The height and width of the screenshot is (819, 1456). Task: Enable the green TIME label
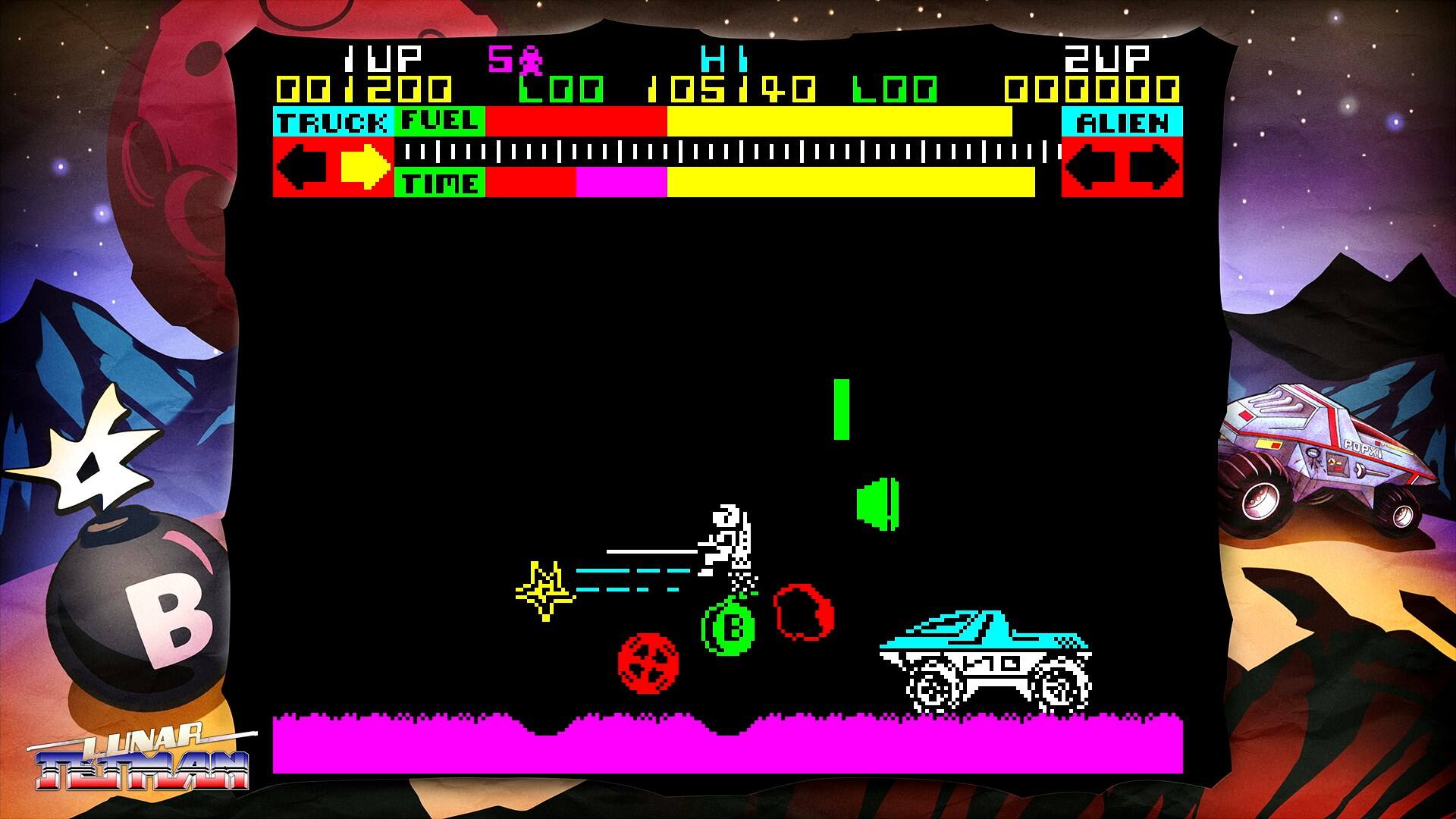click(x=438, y=183)
